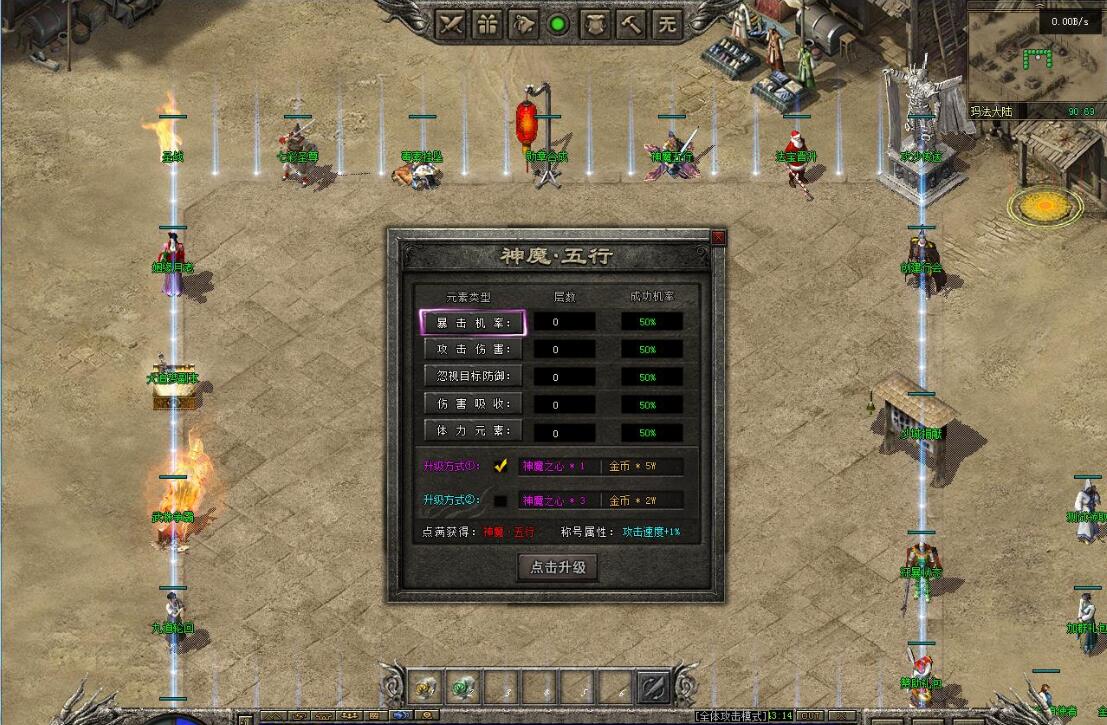This screenshot has width=1107, height=725.
Task: Close the 神魔·五行 dialog window
Action: click(717, 237)
